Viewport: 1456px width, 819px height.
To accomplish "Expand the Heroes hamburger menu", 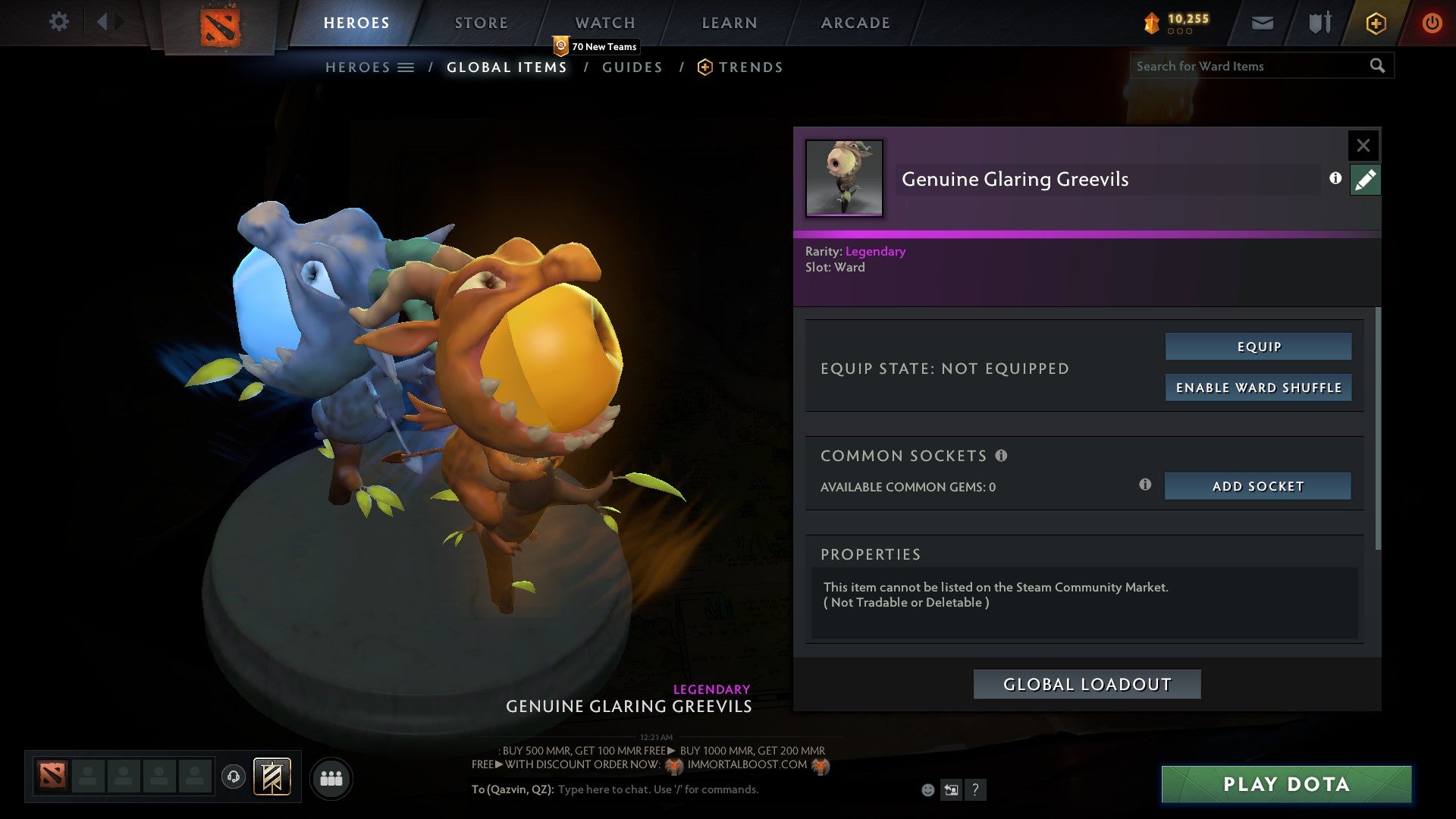I will click(x=407, y=67).
